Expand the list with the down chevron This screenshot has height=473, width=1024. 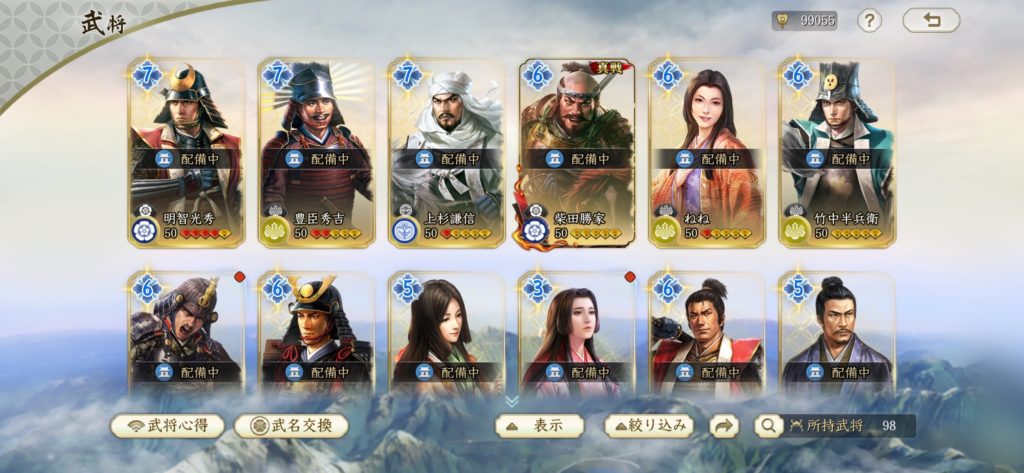tap(512, 400)
